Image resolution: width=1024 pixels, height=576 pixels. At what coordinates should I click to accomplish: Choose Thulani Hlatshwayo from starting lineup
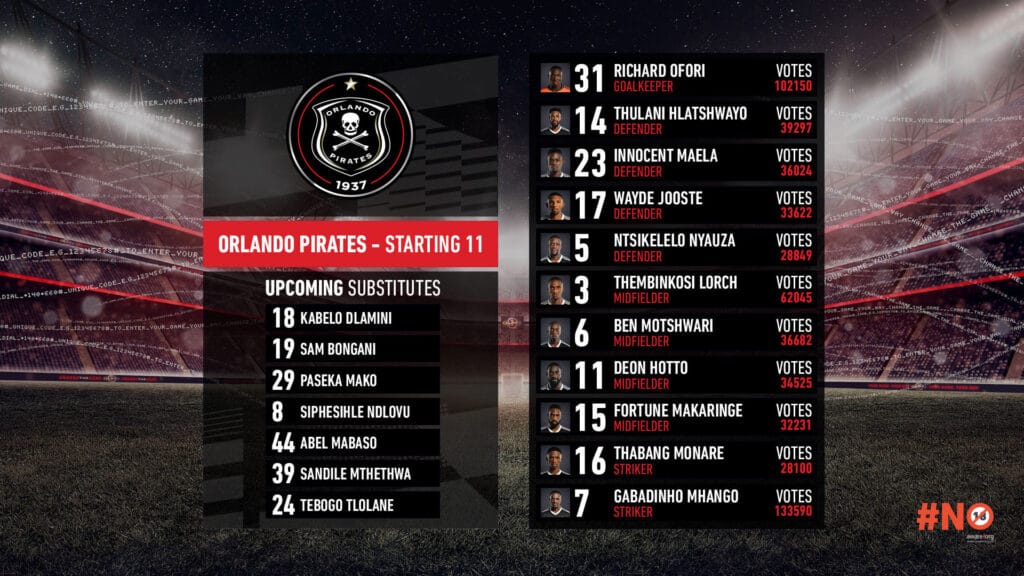pos(677,120)
